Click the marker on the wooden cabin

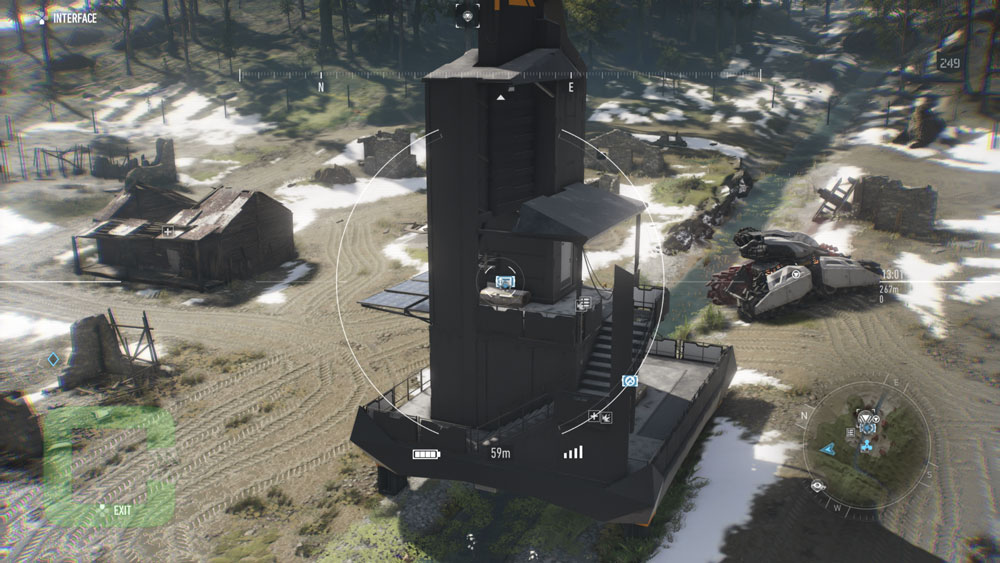point(168,232)
